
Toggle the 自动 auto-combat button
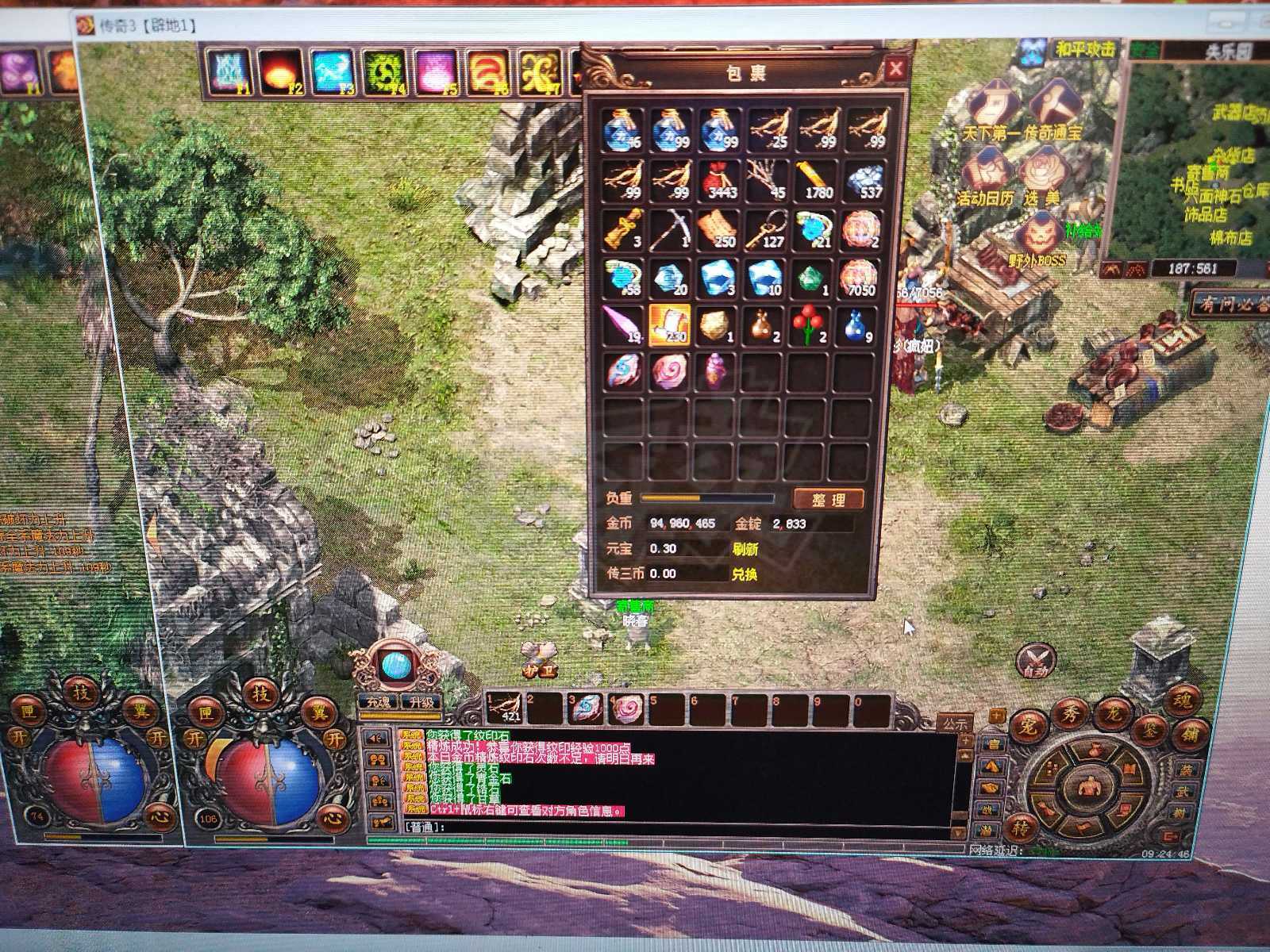tap(1036, 660)
